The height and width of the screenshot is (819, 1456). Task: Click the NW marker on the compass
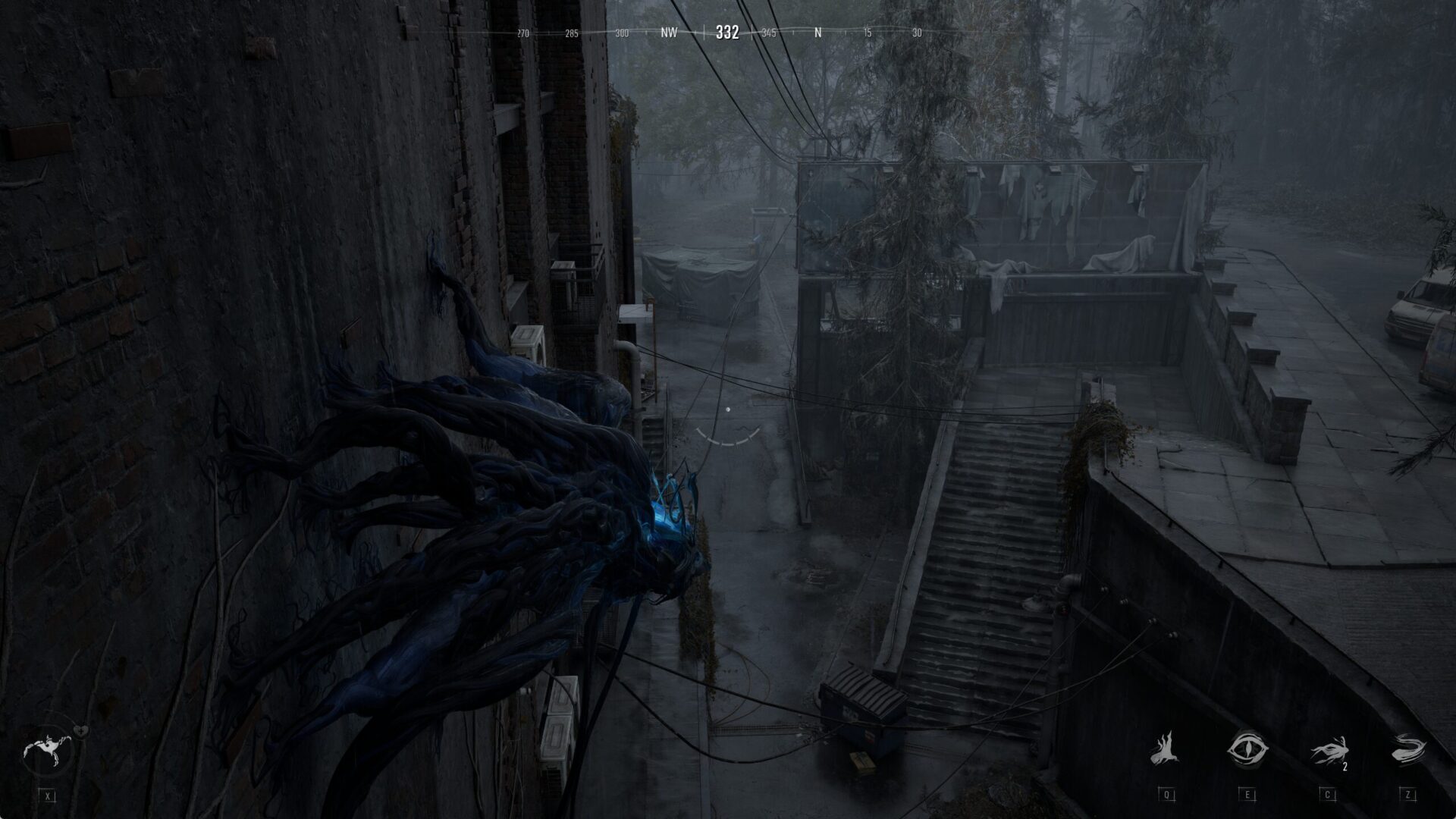670,33
